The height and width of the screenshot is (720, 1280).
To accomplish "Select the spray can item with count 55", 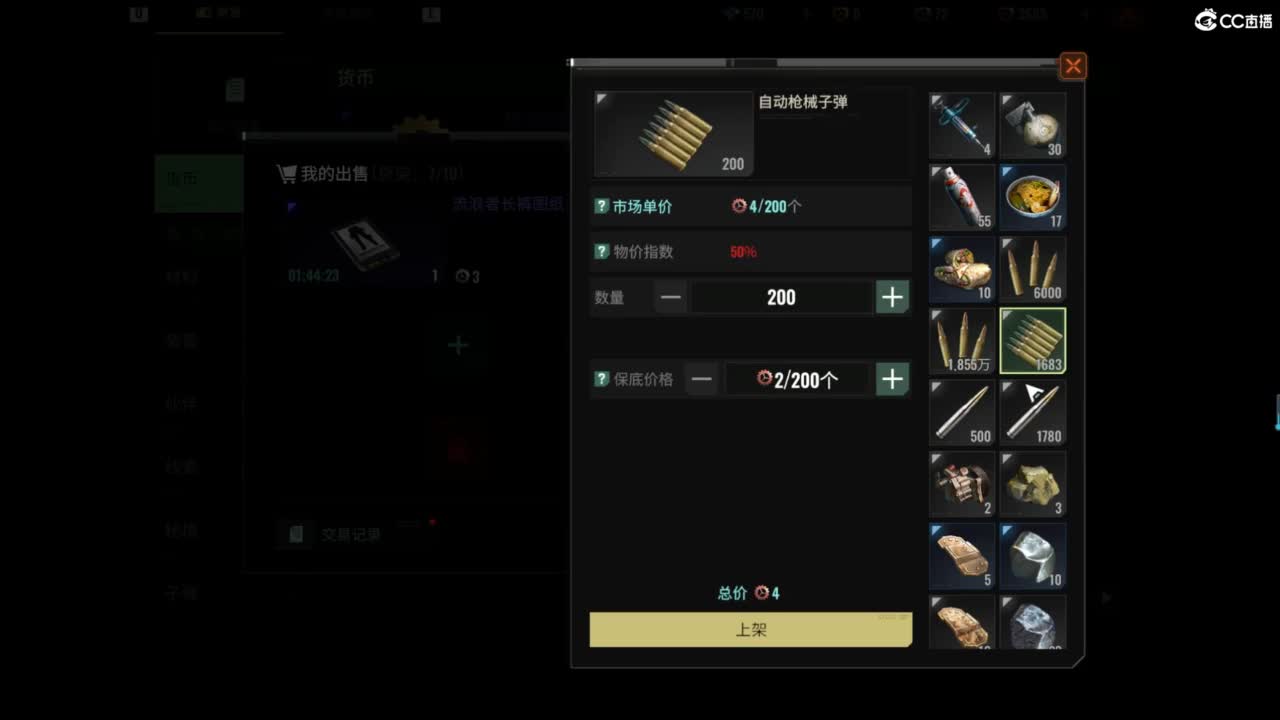I will [x=961, y=196].
